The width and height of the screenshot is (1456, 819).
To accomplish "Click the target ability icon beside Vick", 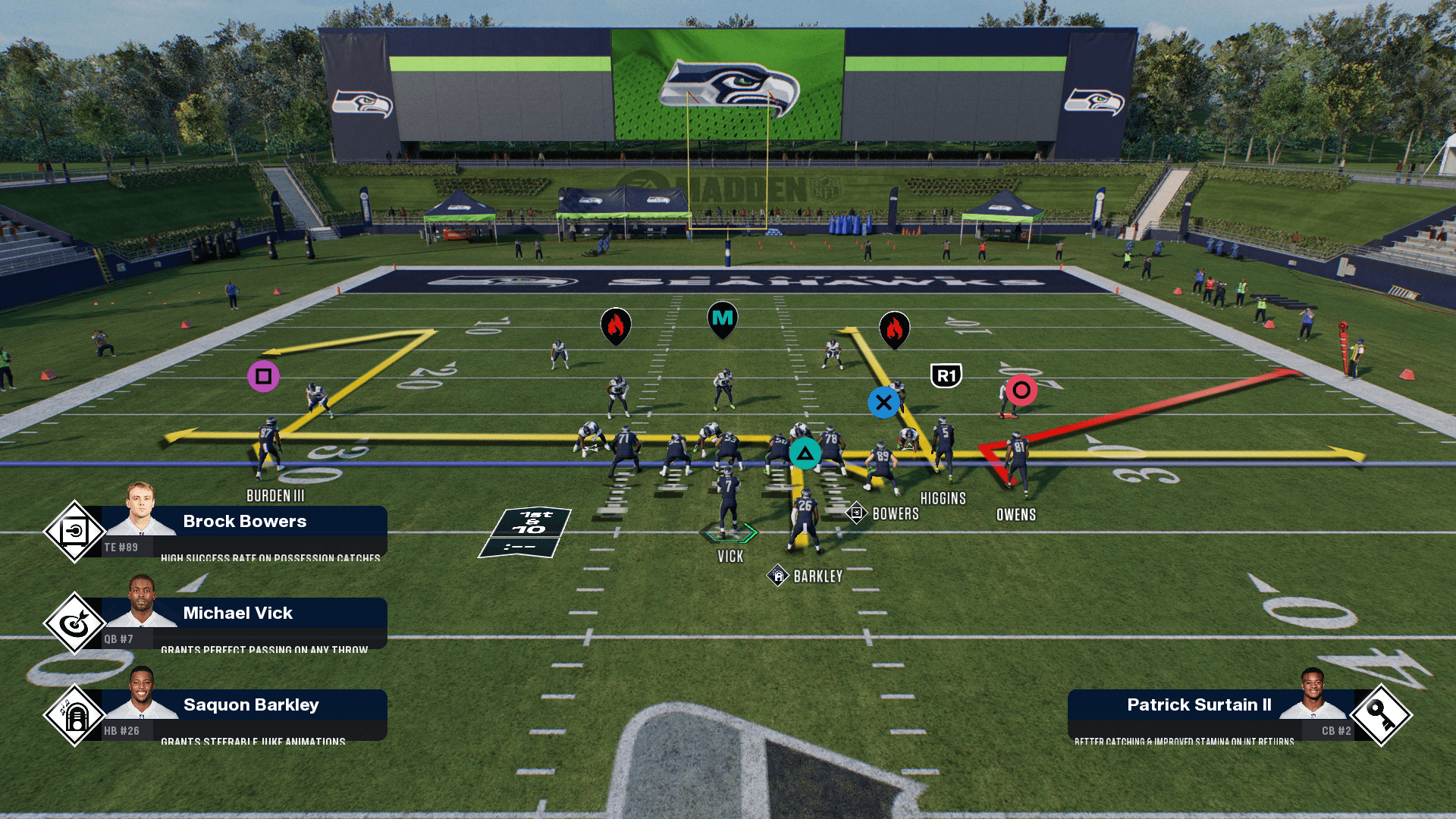I will [74, 623].
